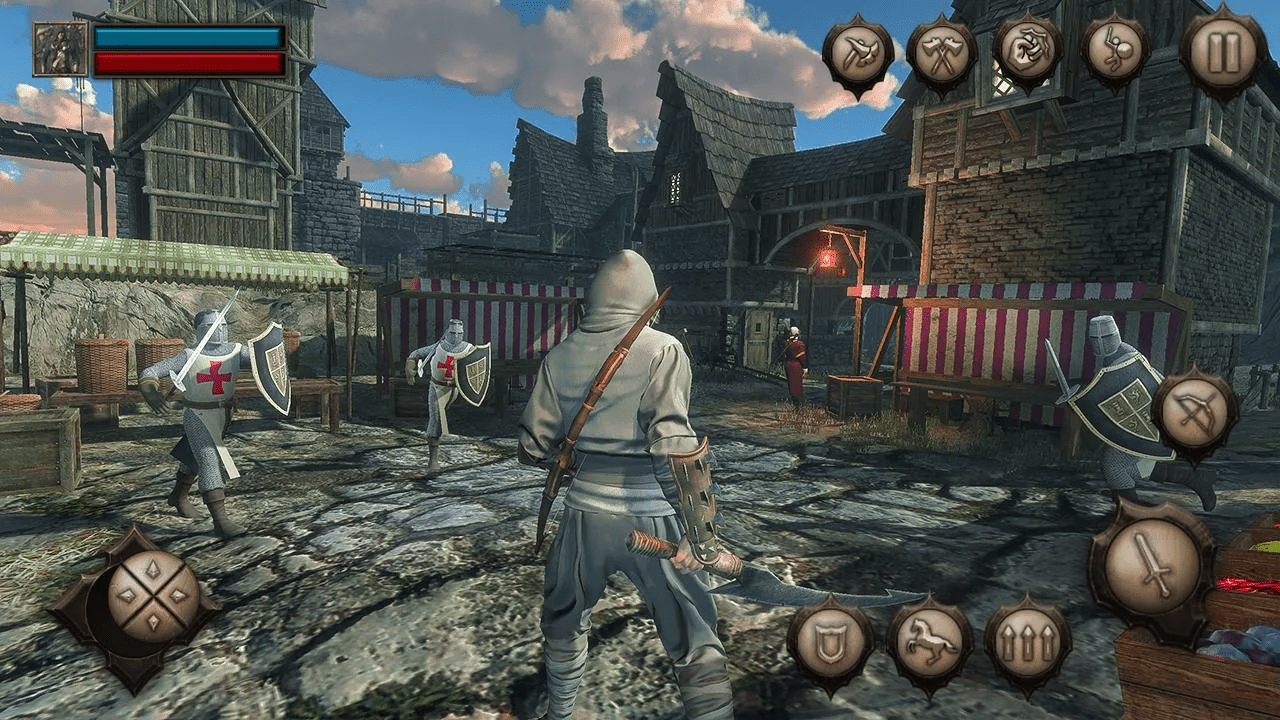Summon the horse mount
The image size is (1280, 720).
(929, 642)
